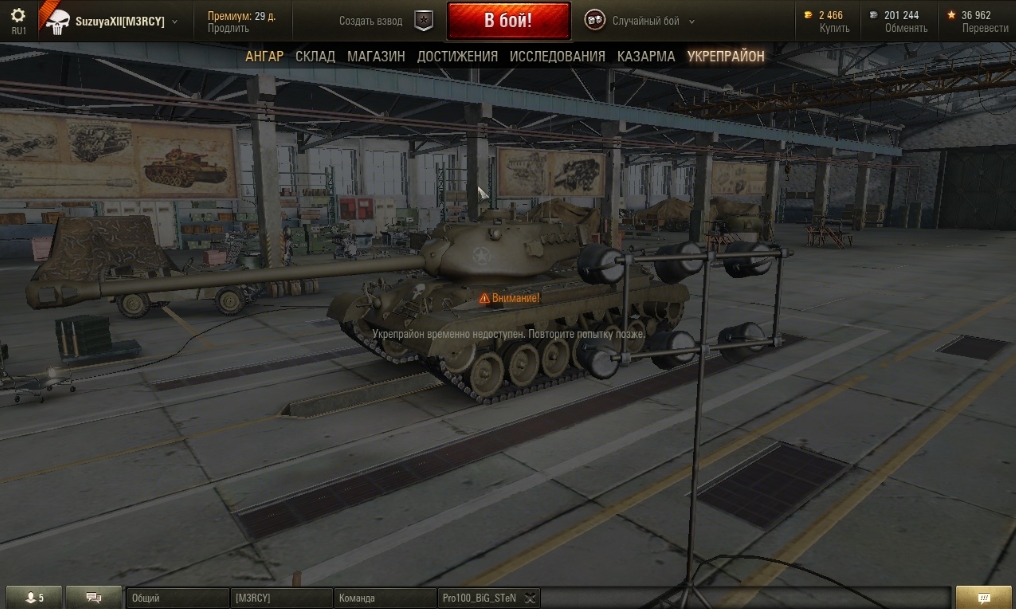Buy gold via Купить

click(834, 29)
